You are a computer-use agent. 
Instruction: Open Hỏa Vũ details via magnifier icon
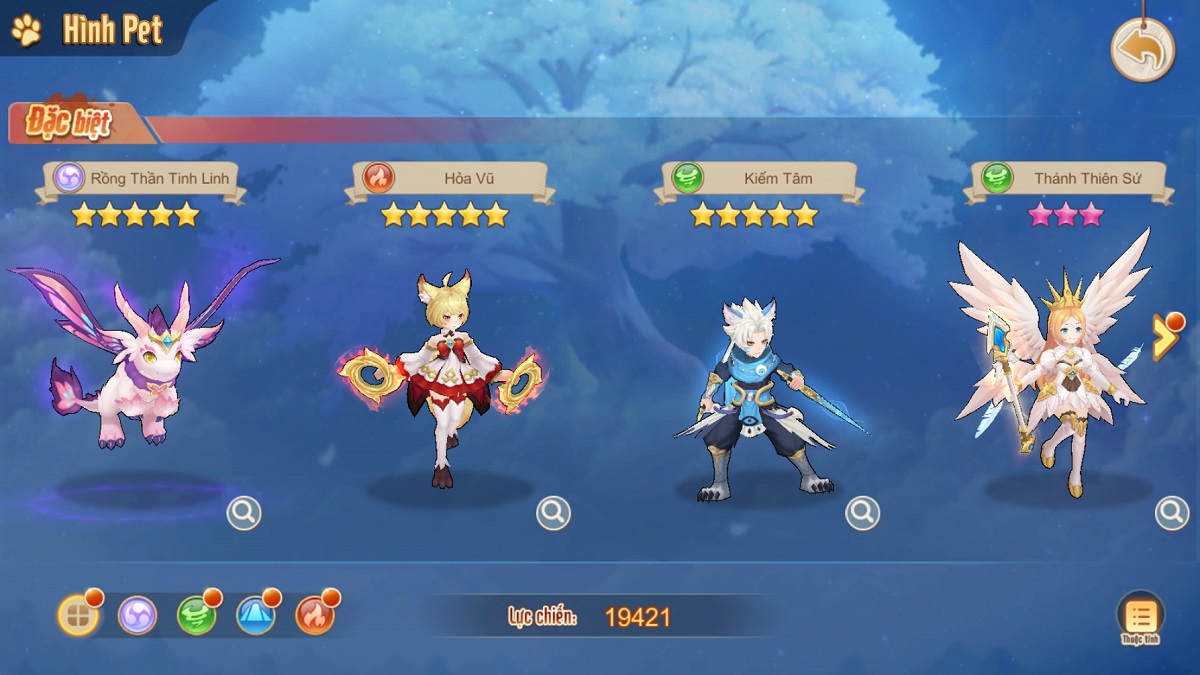click(553, 513)
